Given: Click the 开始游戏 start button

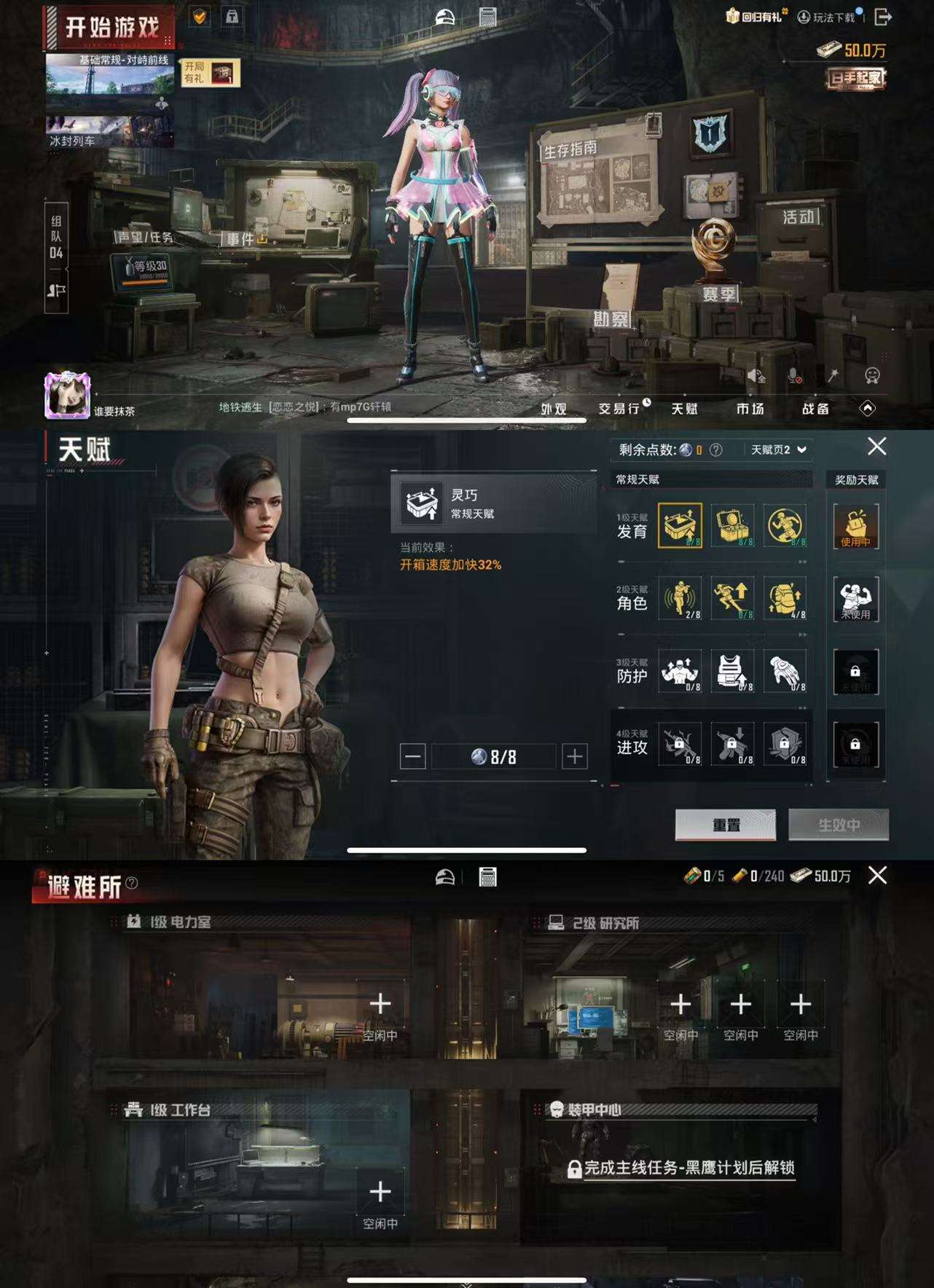Looking at the screenshot, I should (111, 24).
